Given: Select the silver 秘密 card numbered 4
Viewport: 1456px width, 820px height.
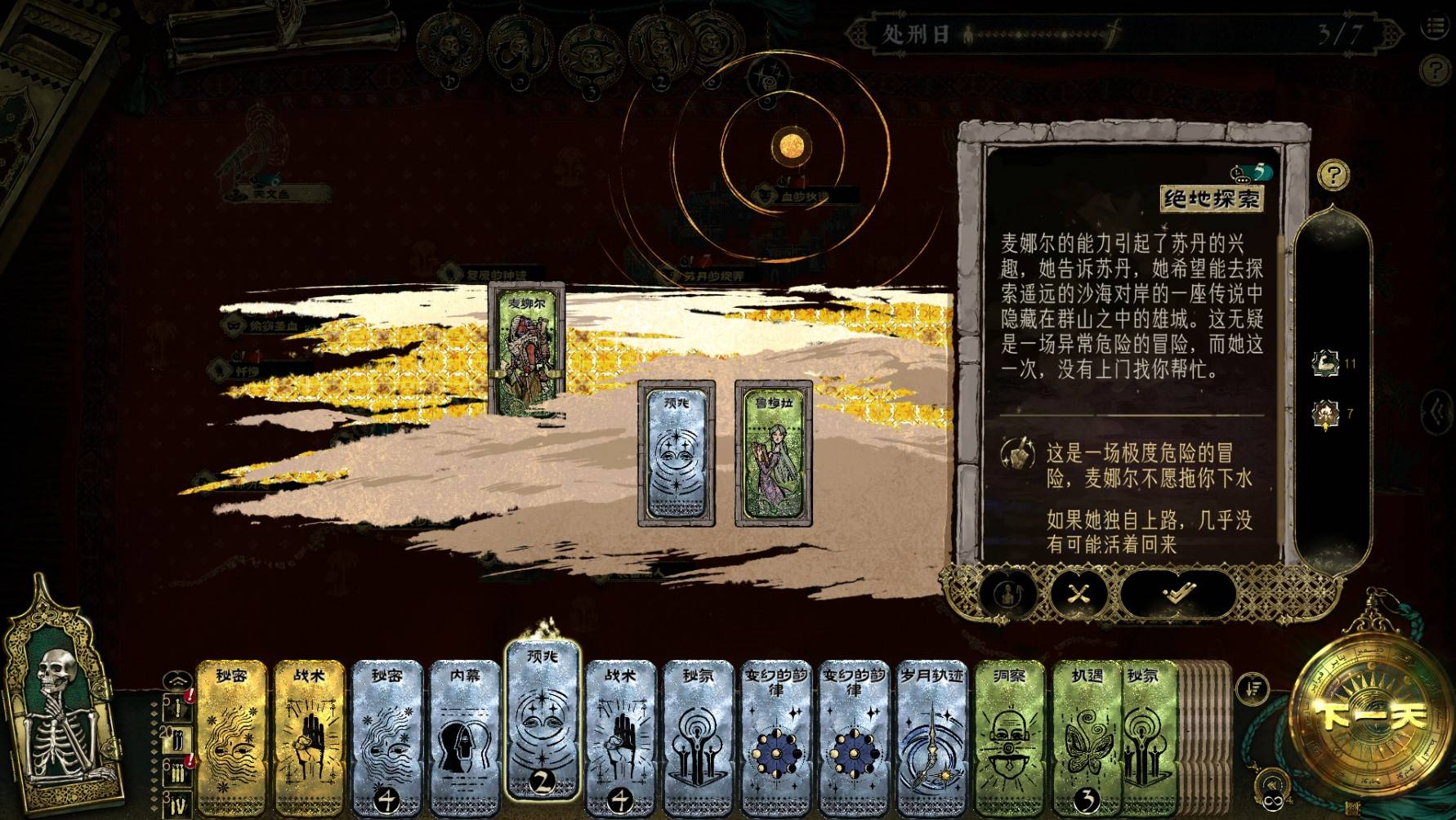Looking at the screenshot, I should coord(387,735).
